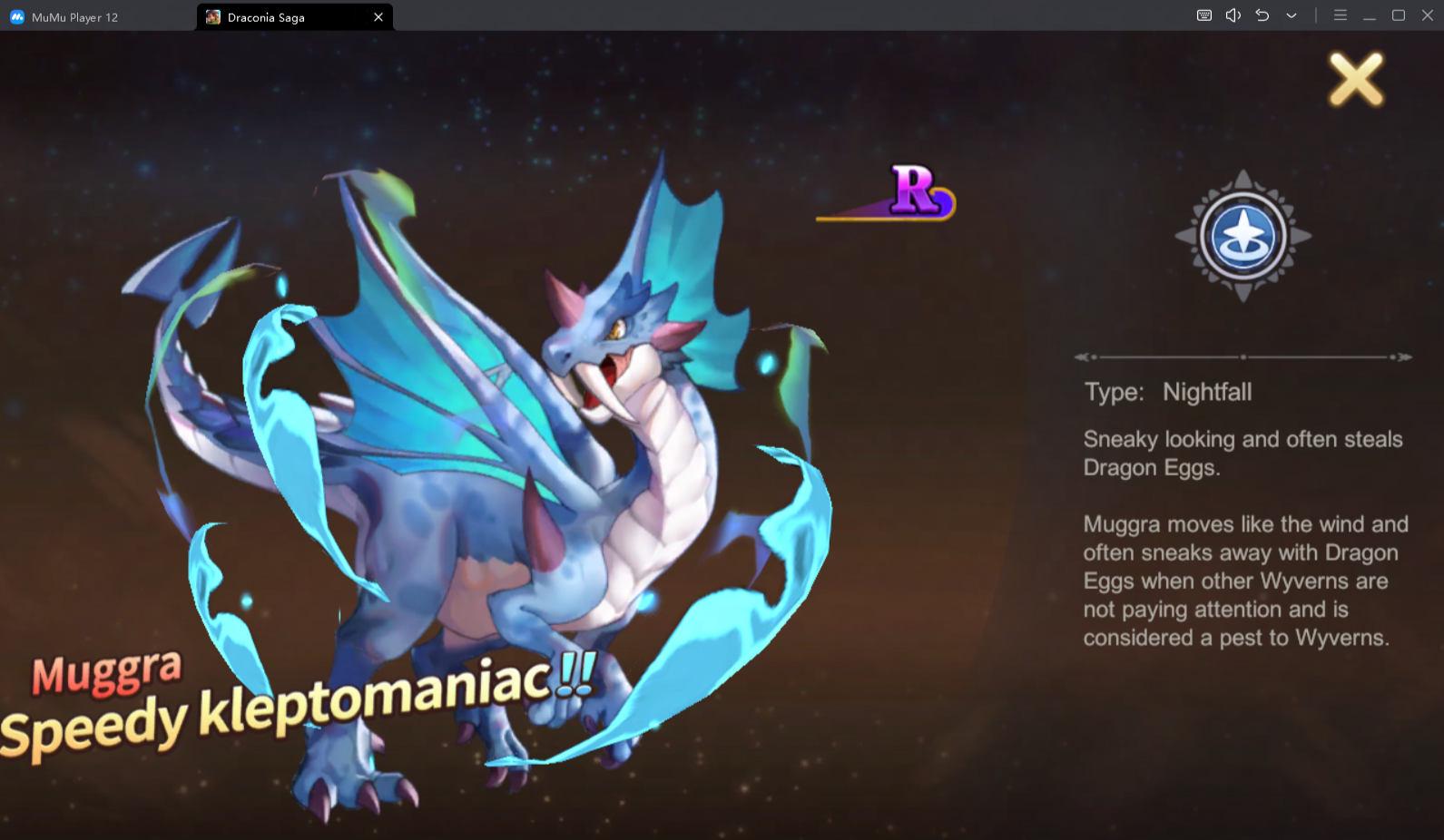Close the dragon details with the gold X
Screen dimensions: 1444x840
(1355, 79)
